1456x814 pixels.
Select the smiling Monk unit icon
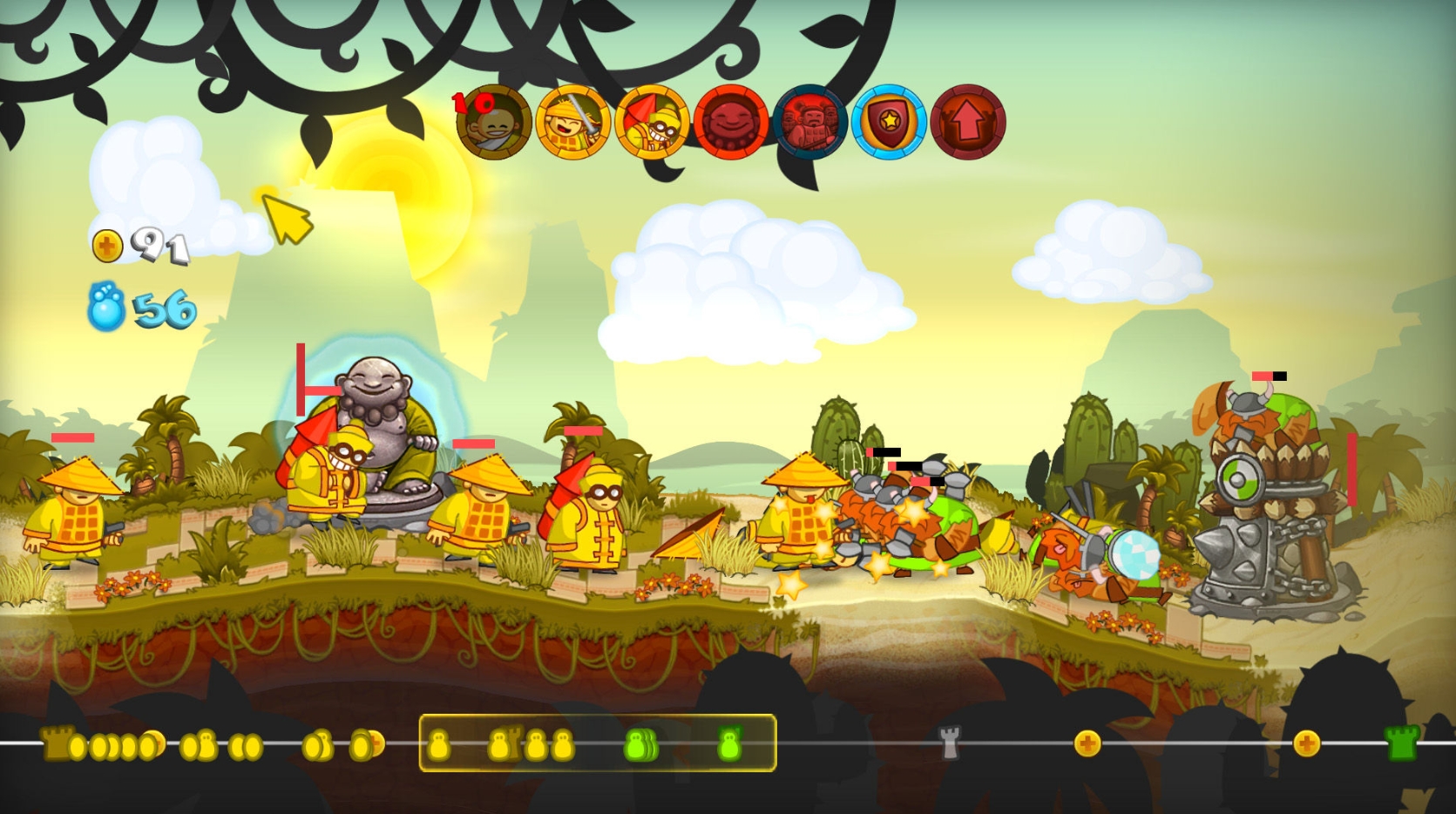pos(492,122)
